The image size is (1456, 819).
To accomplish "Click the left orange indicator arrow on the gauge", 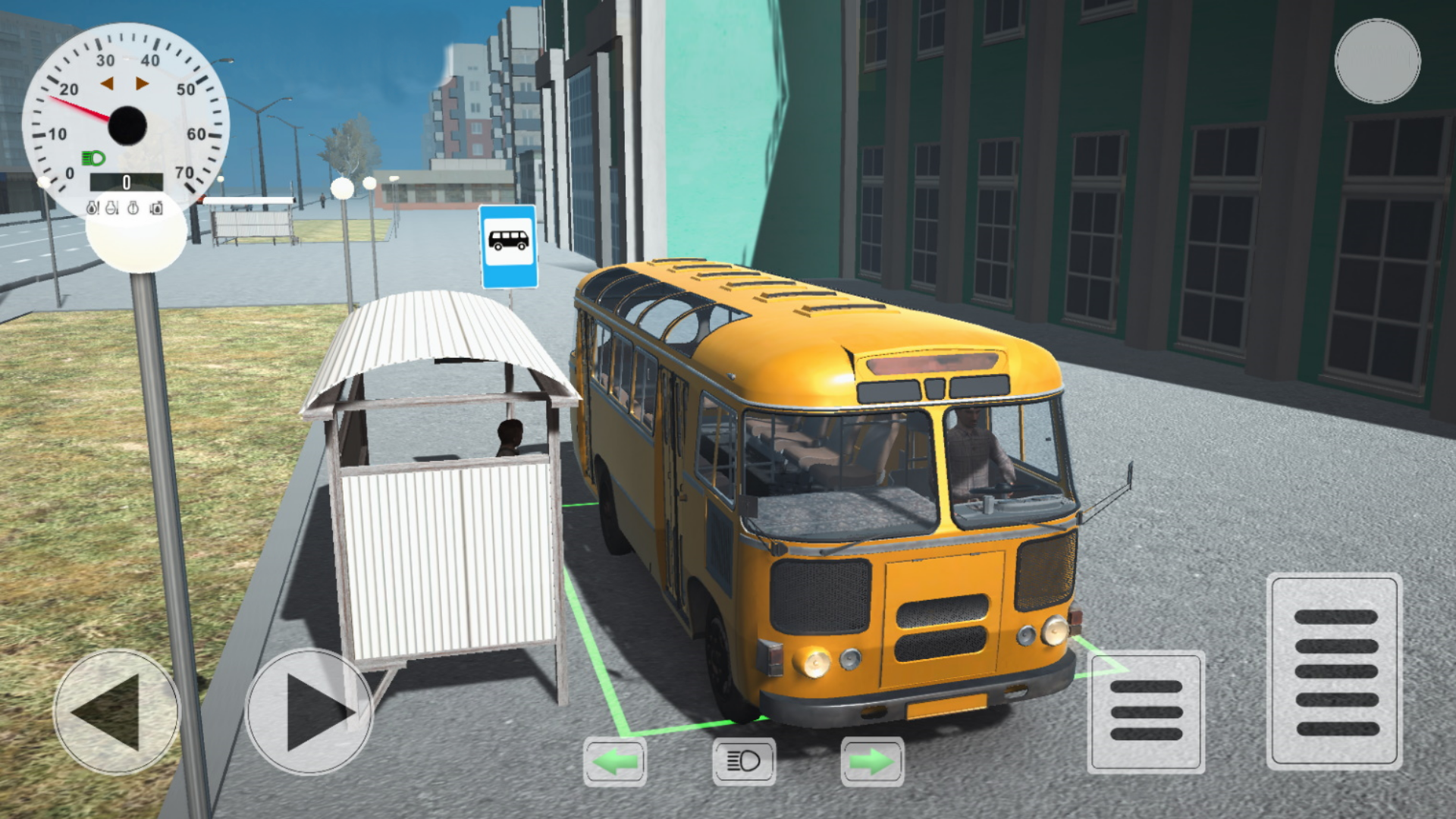I will pos(107,82).
